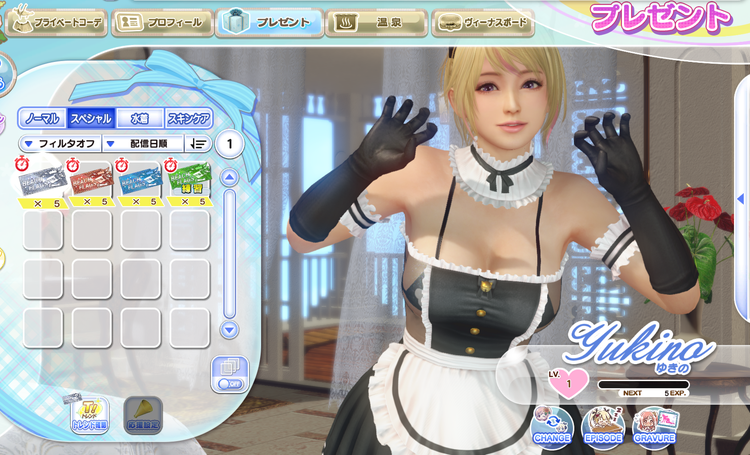Select the green ticket present item
This screenshot has height=455, width=750.
[x=188, y=182]
